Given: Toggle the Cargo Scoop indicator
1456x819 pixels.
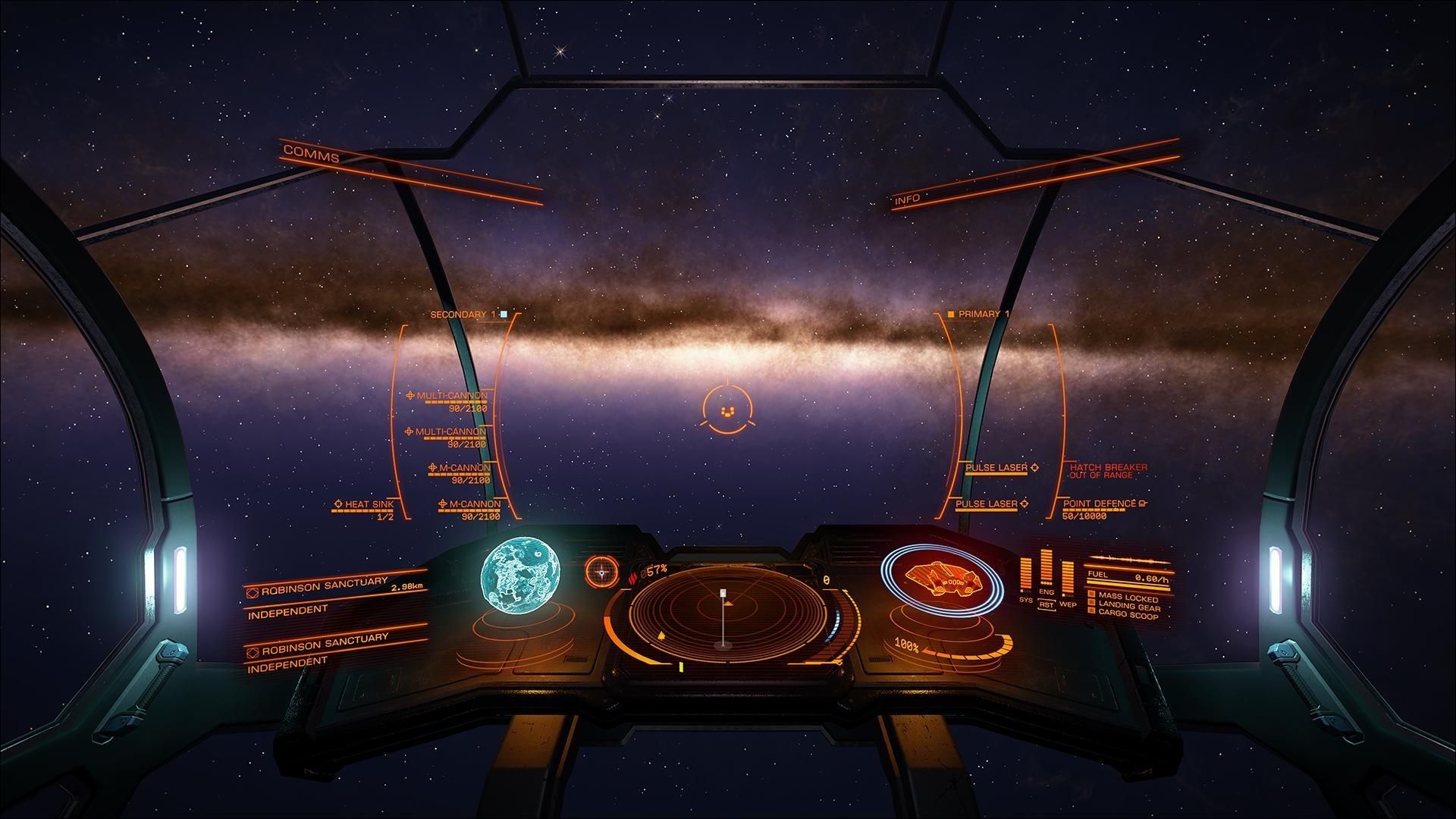Looking at the screenshot, I should click(x=1128, y=616).
